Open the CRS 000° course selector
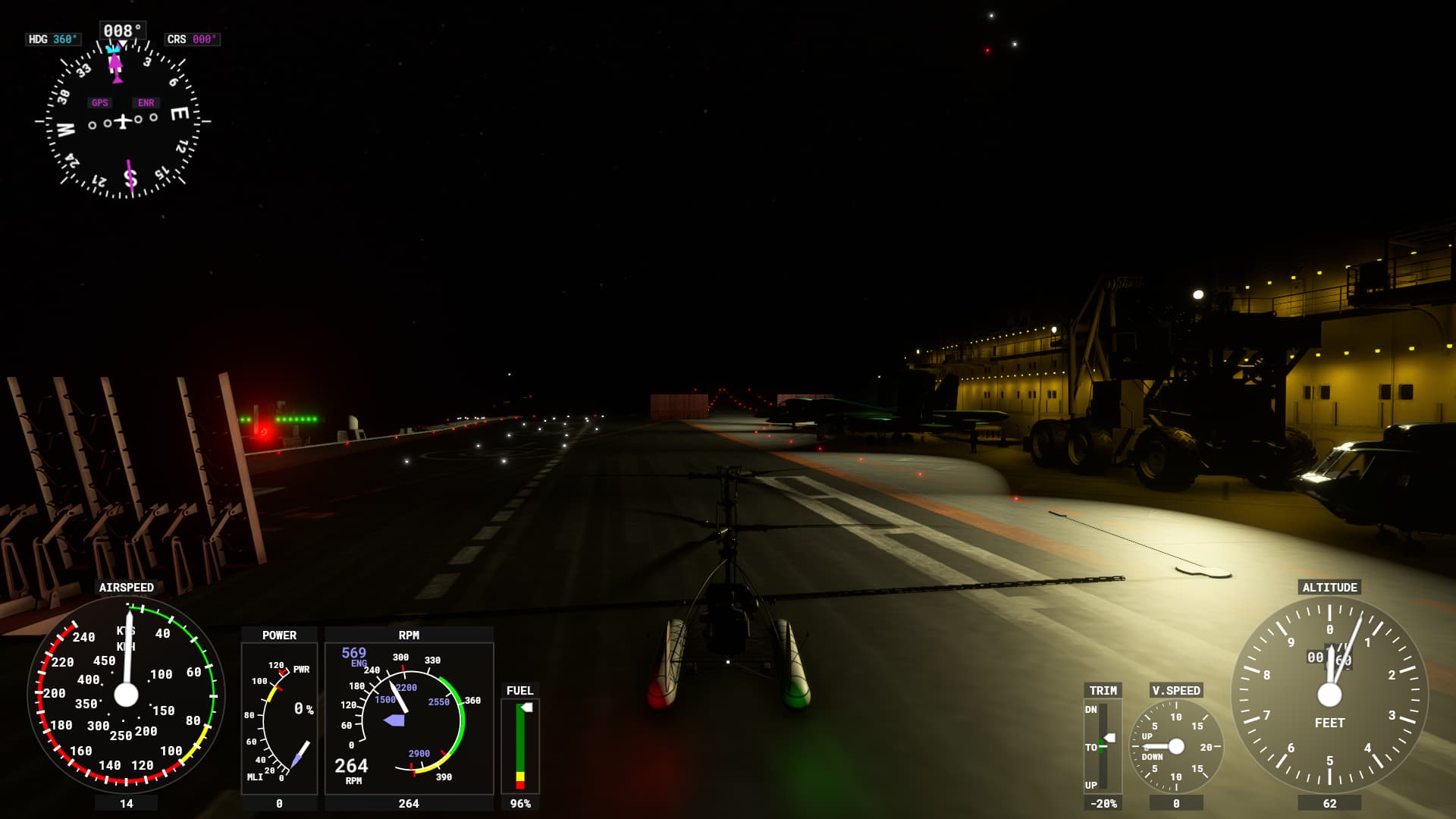Screen dimensions: 1456x819 (192, 39)
